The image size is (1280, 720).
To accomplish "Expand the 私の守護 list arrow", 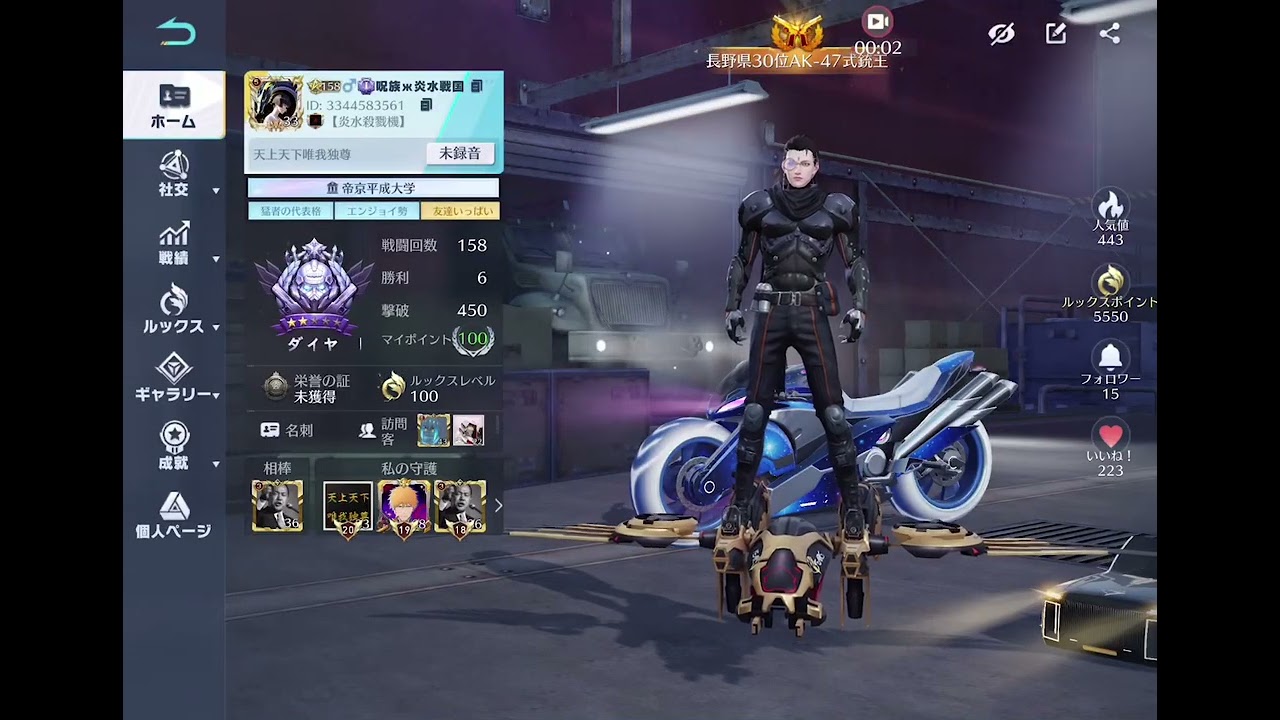I will click(498, 505).
